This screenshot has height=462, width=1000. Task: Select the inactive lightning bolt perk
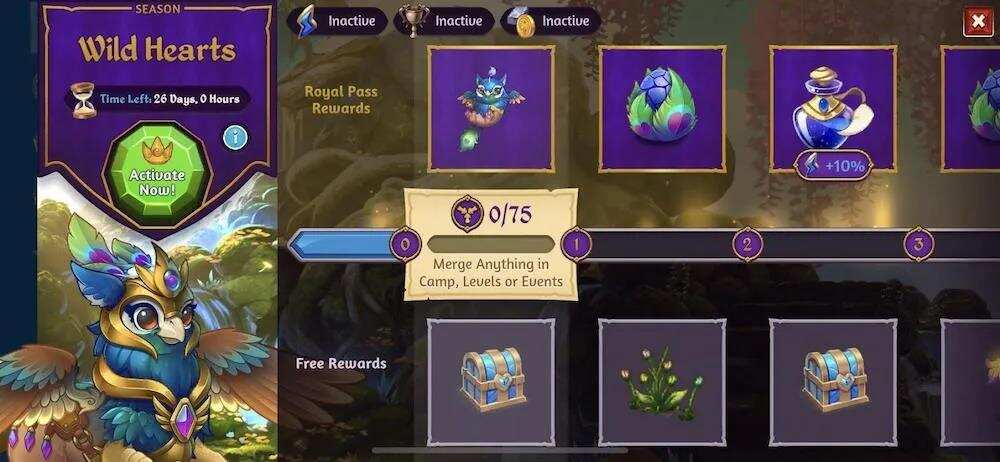[337, 20]
